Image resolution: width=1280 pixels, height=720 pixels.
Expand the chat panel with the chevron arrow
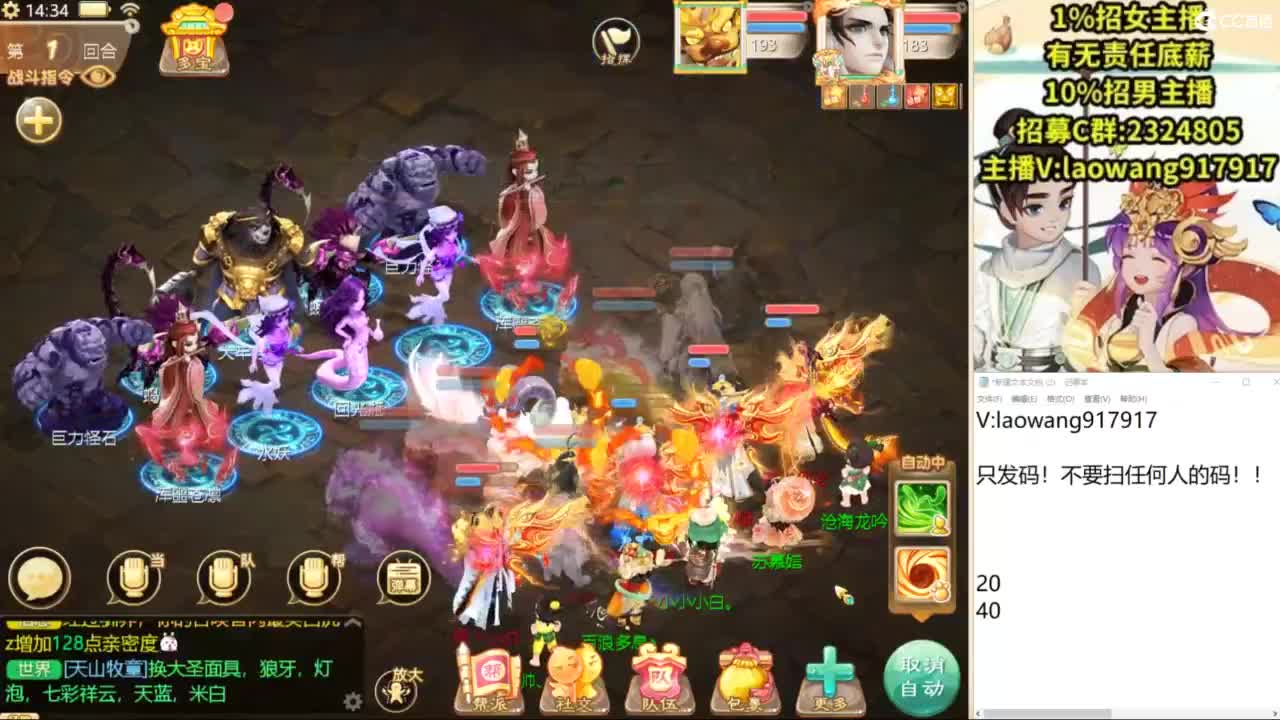(351, 622)
